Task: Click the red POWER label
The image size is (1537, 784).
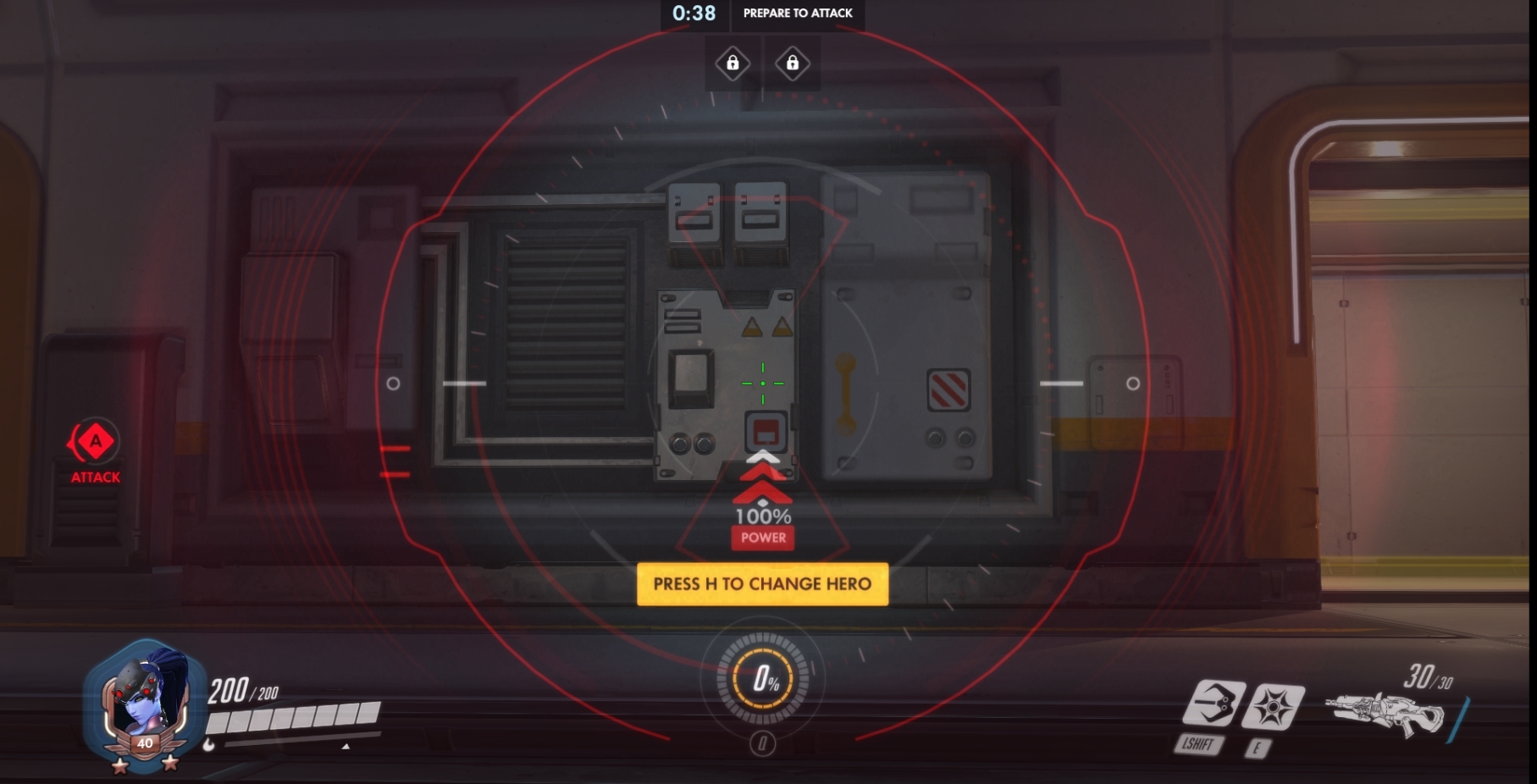Action: point(762,537)
